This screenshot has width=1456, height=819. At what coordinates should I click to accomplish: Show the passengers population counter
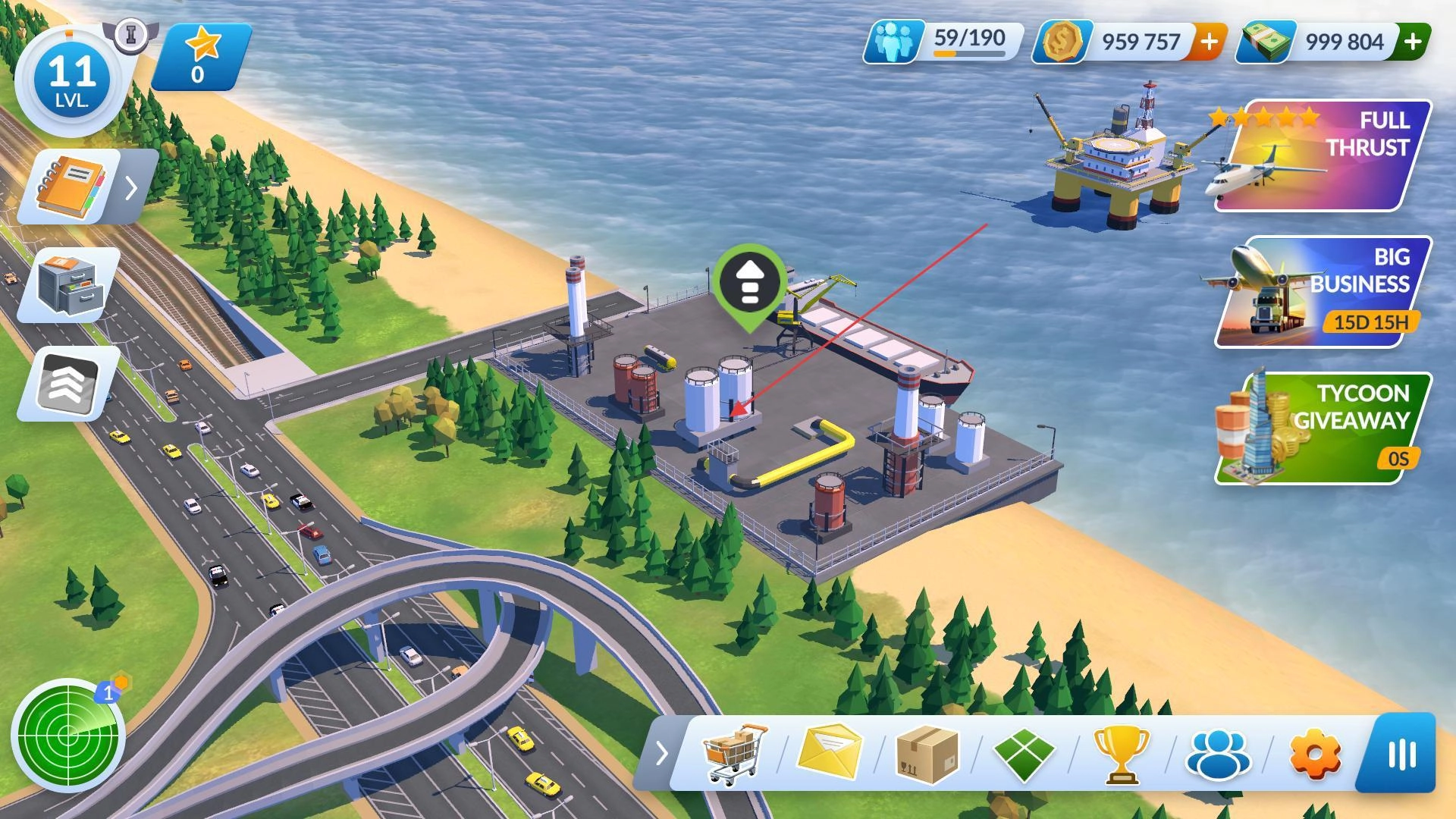click(944, 42)
